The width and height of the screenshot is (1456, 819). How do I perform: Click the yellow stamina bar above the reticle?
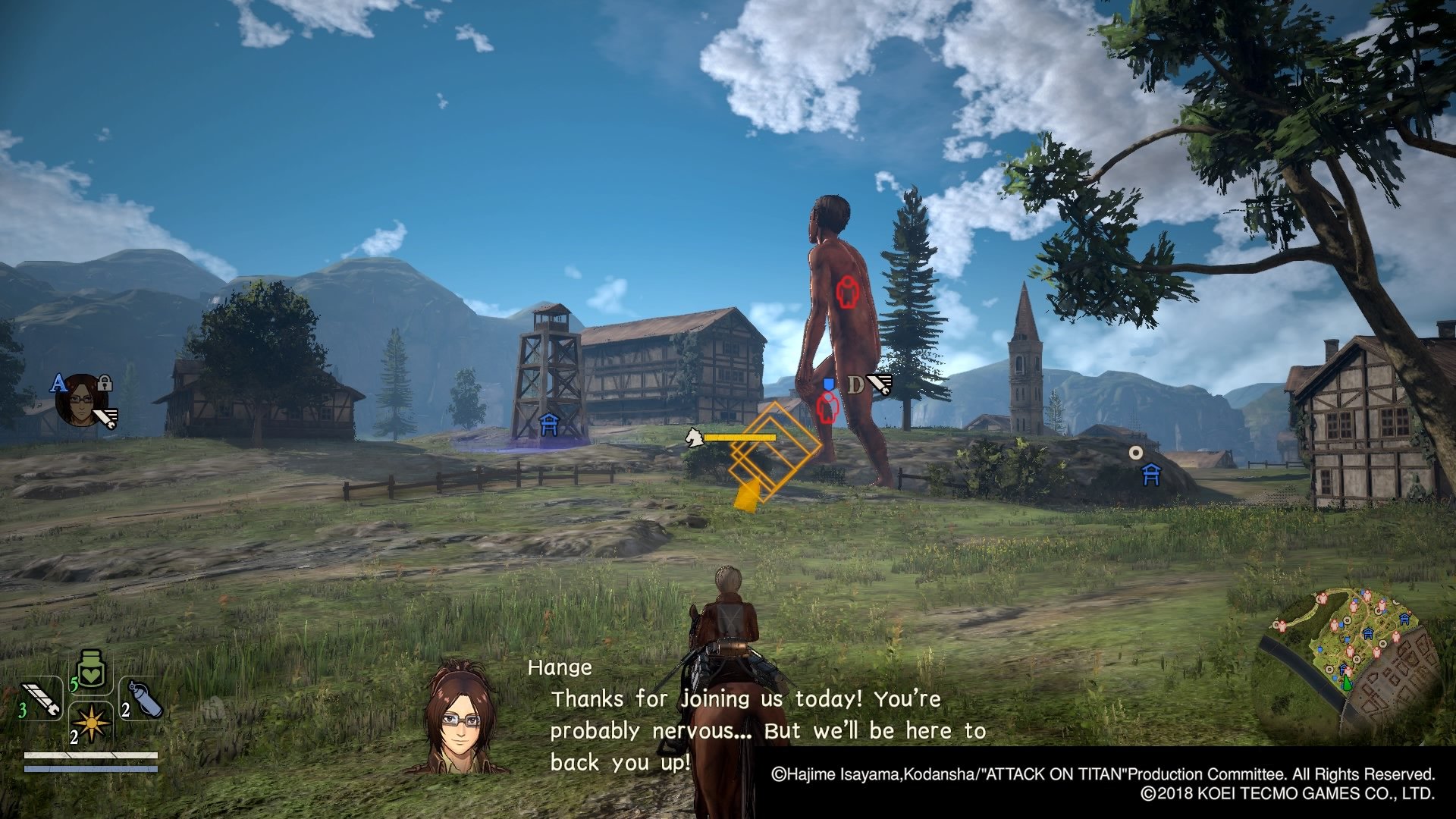click(739, 438)
